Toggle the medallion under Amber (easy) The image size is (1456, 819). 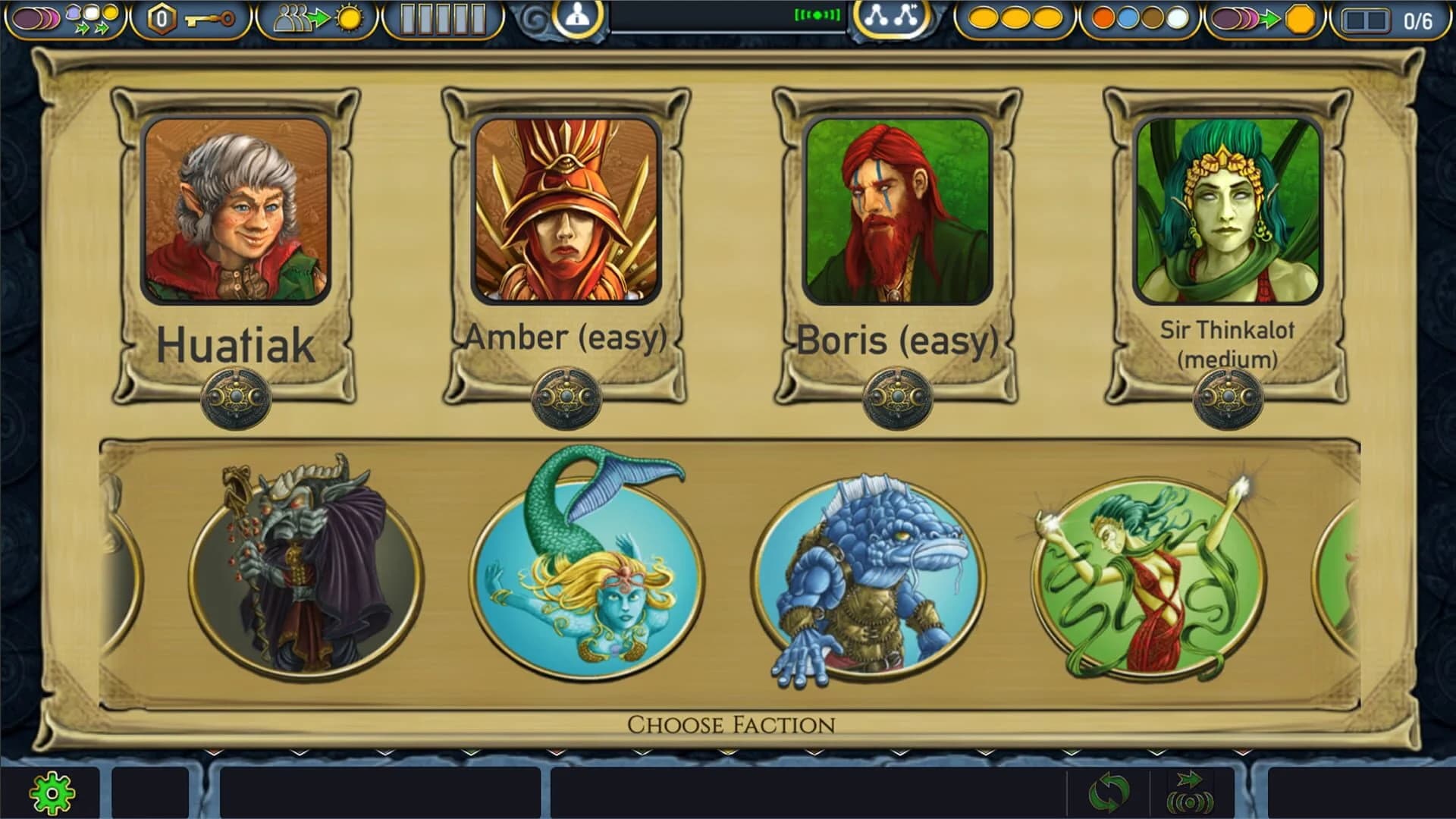click(x=567, y=395)
